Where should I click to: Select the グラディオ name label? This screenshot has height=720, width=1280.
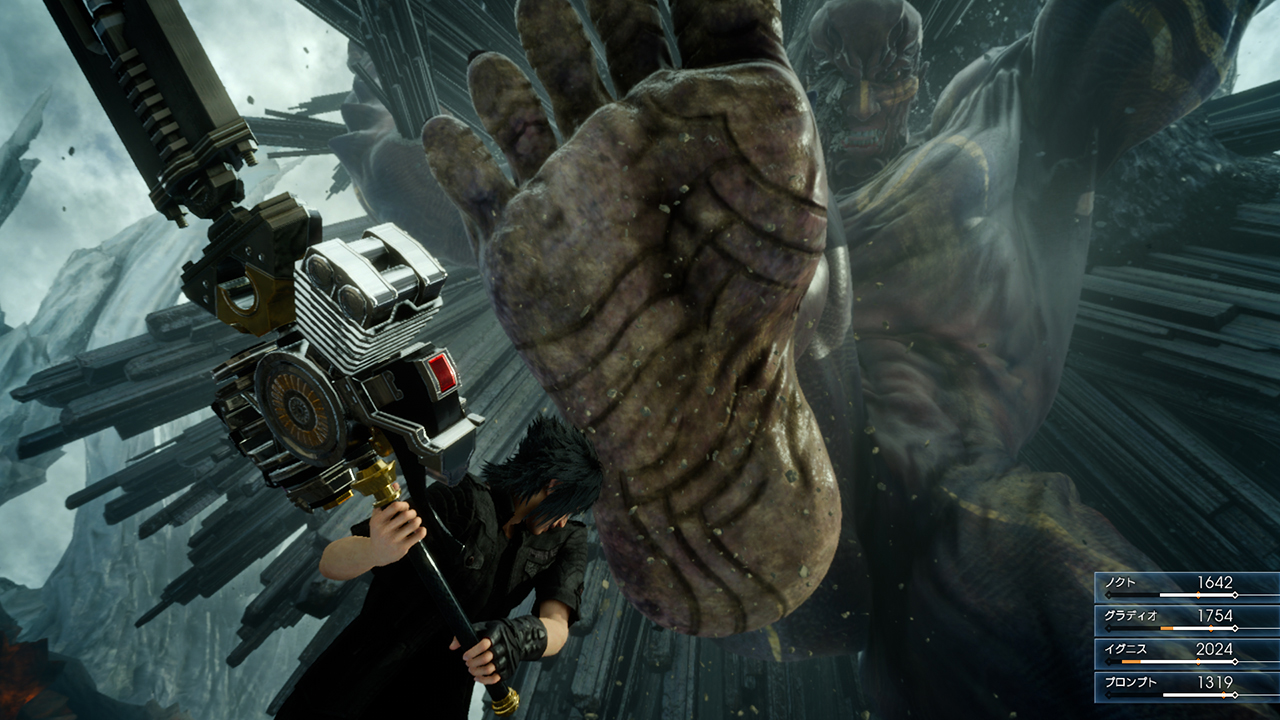tap(1131, 615)
